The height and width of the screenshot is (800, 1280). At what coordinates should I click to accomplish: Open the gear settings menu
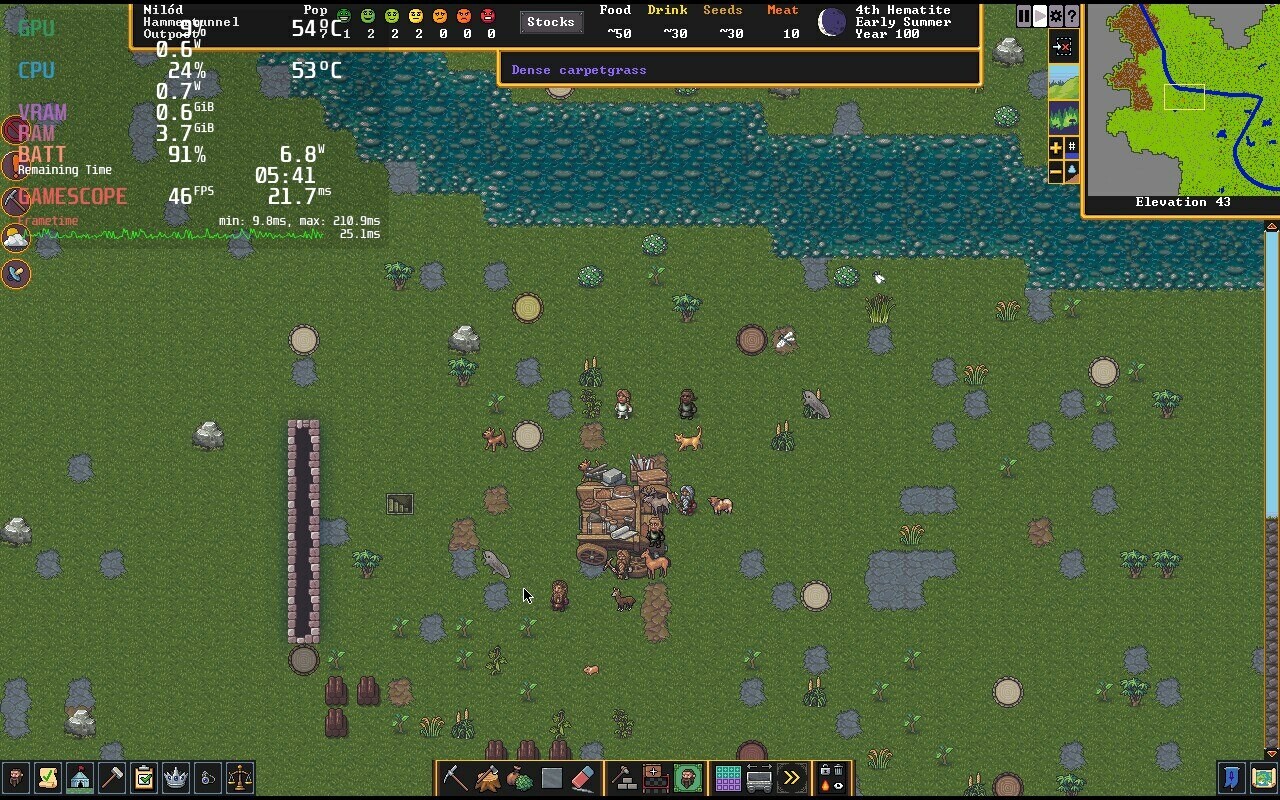pos(1056,16)
